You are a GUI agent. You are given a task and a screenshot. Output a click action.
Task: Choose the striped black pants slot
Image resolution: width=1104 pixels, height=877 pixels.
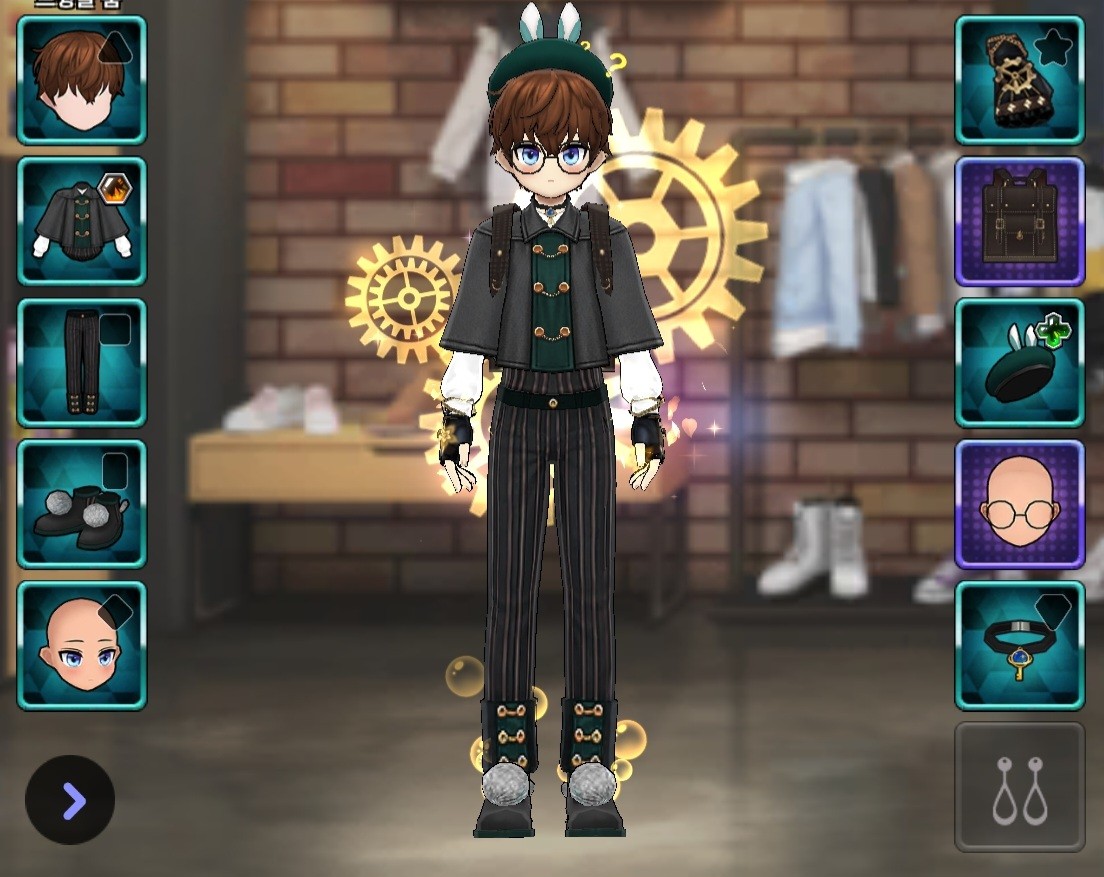click(x=81, y=363)
